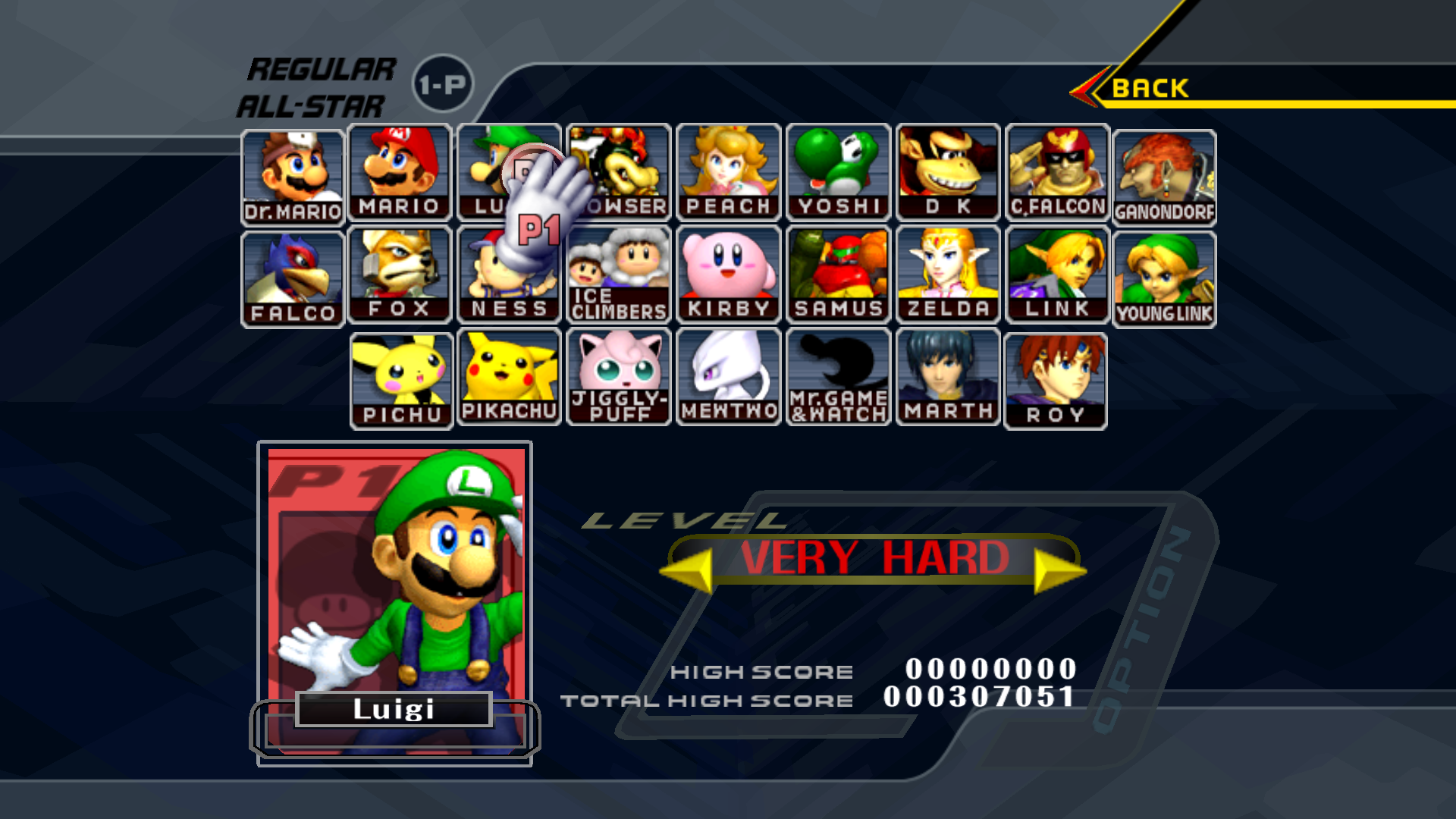Pick Young Link's tile
This screenshot has height=819, width=1456.
(1164, 279)
